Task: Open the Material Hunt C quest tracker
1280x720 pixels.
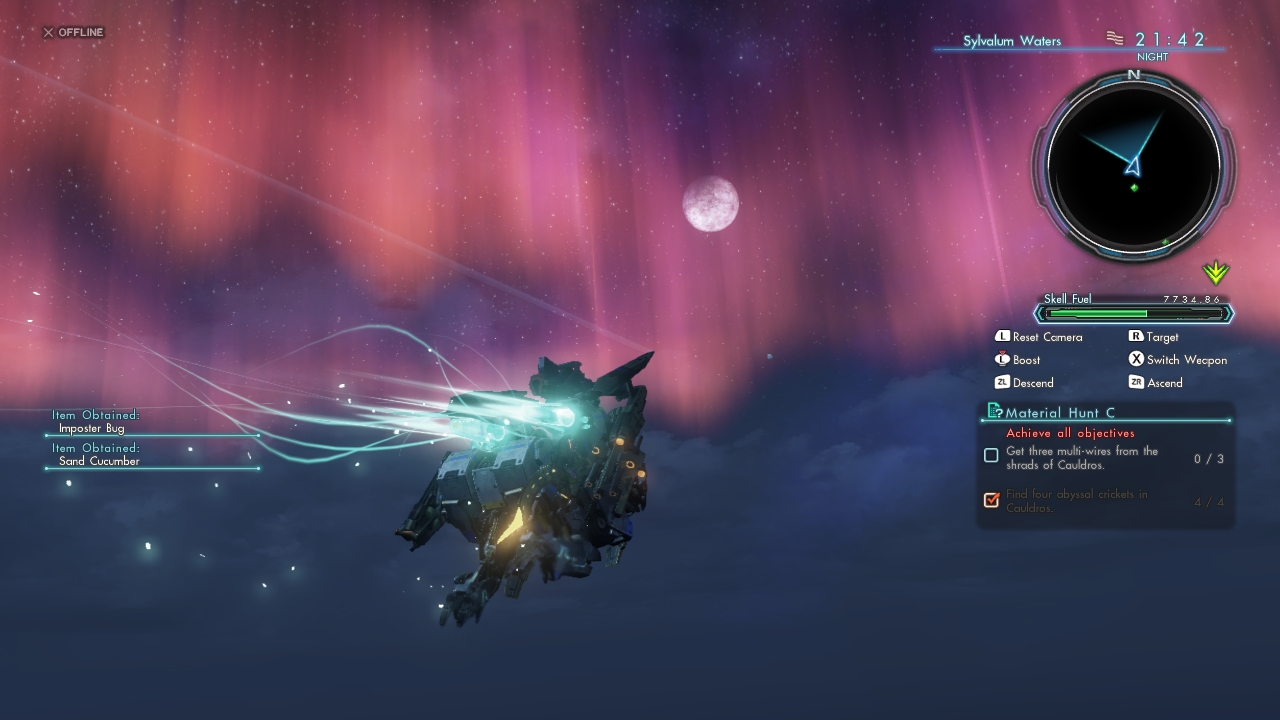Action: click(x=1060, y=412)
